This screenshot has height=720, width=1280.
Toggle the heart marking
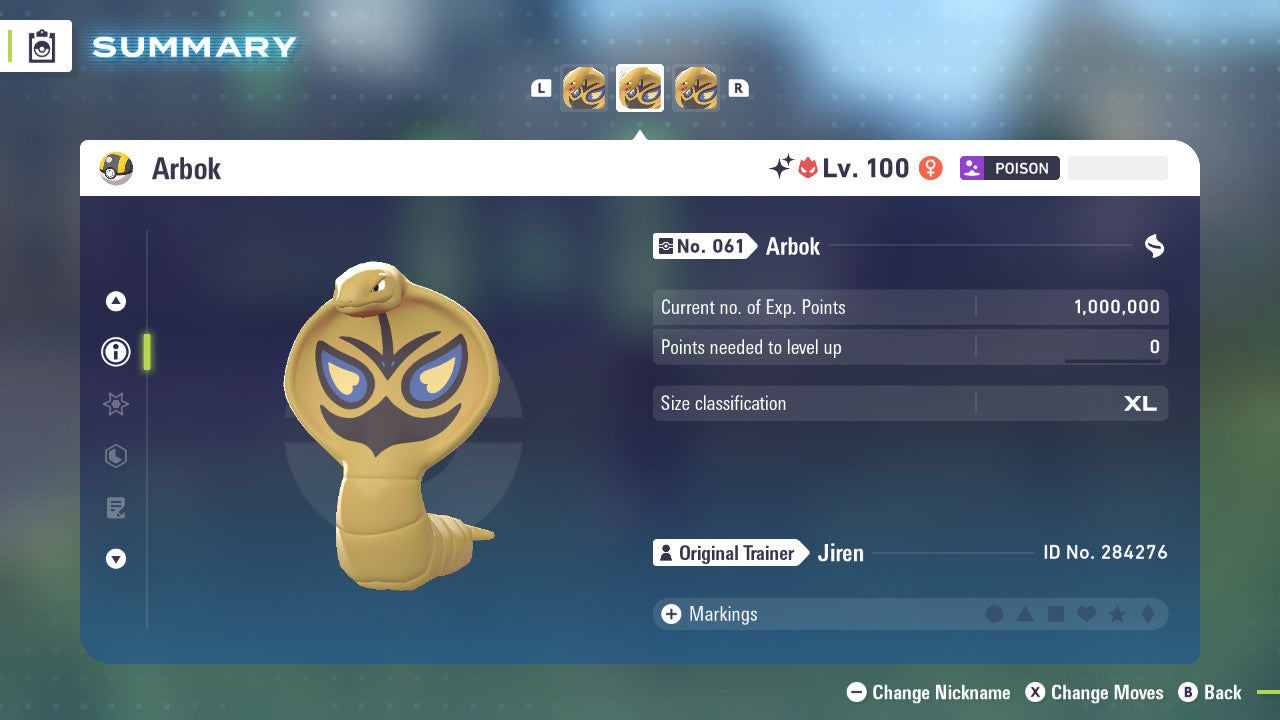(x=1087, y=614)
